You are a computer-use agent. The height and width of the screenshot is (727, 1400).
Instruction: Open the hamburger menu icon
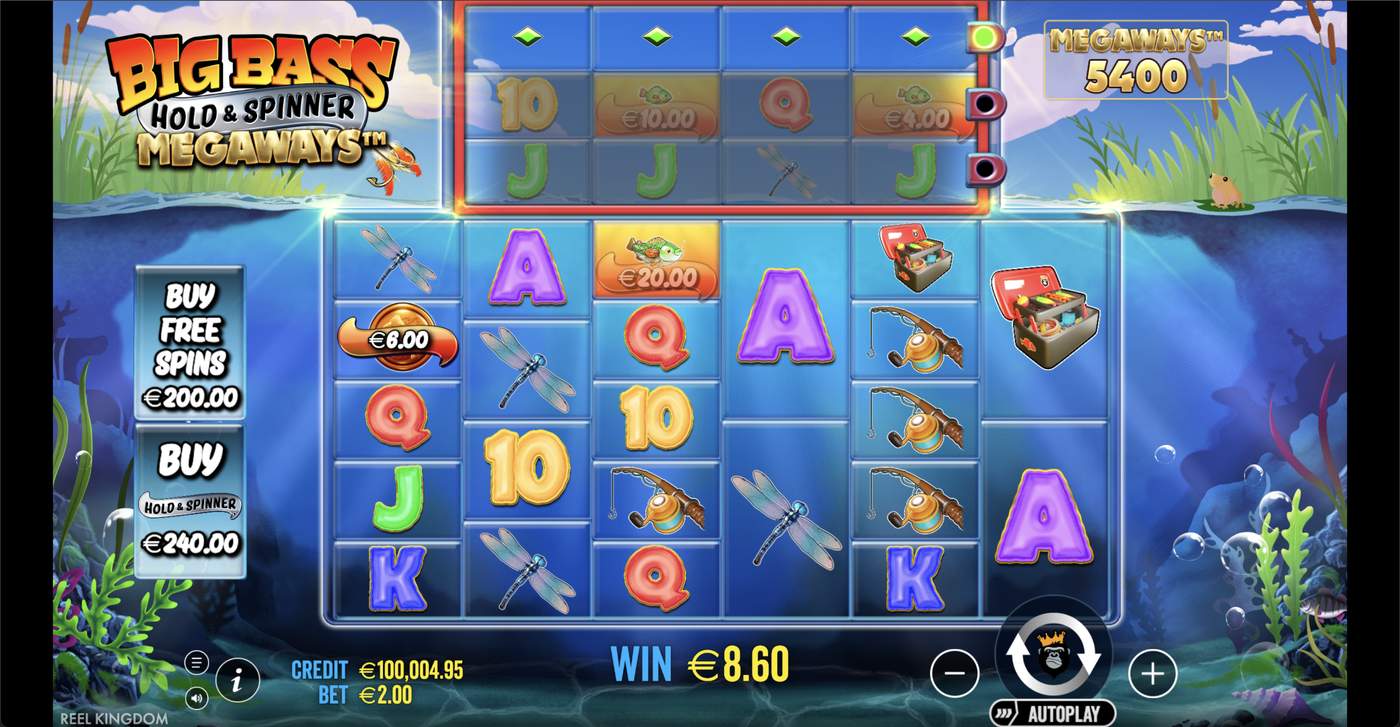(196, 662)
